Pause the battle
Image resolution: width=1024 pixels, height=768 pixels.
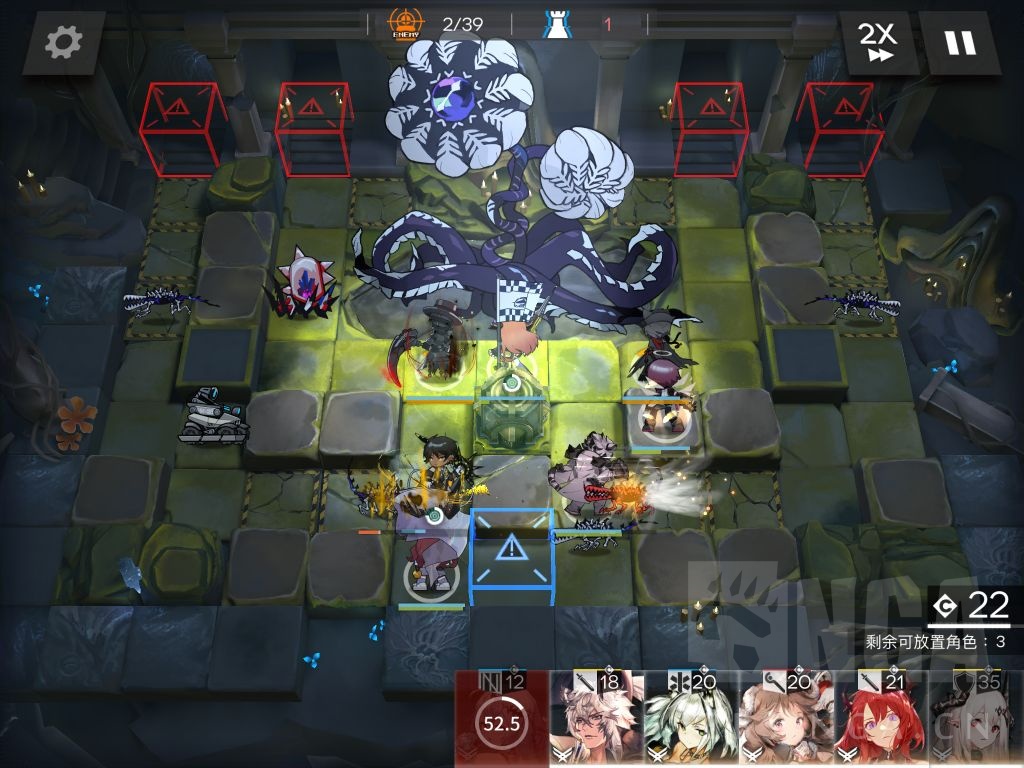[x=959, y=43]
